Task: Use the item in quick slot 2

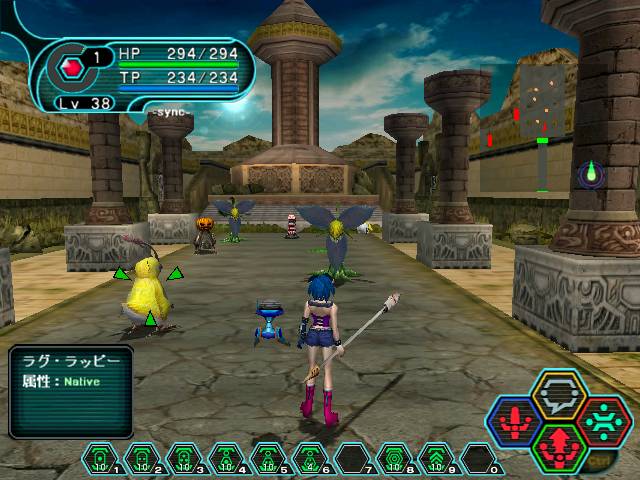Action: click(142, 459)
